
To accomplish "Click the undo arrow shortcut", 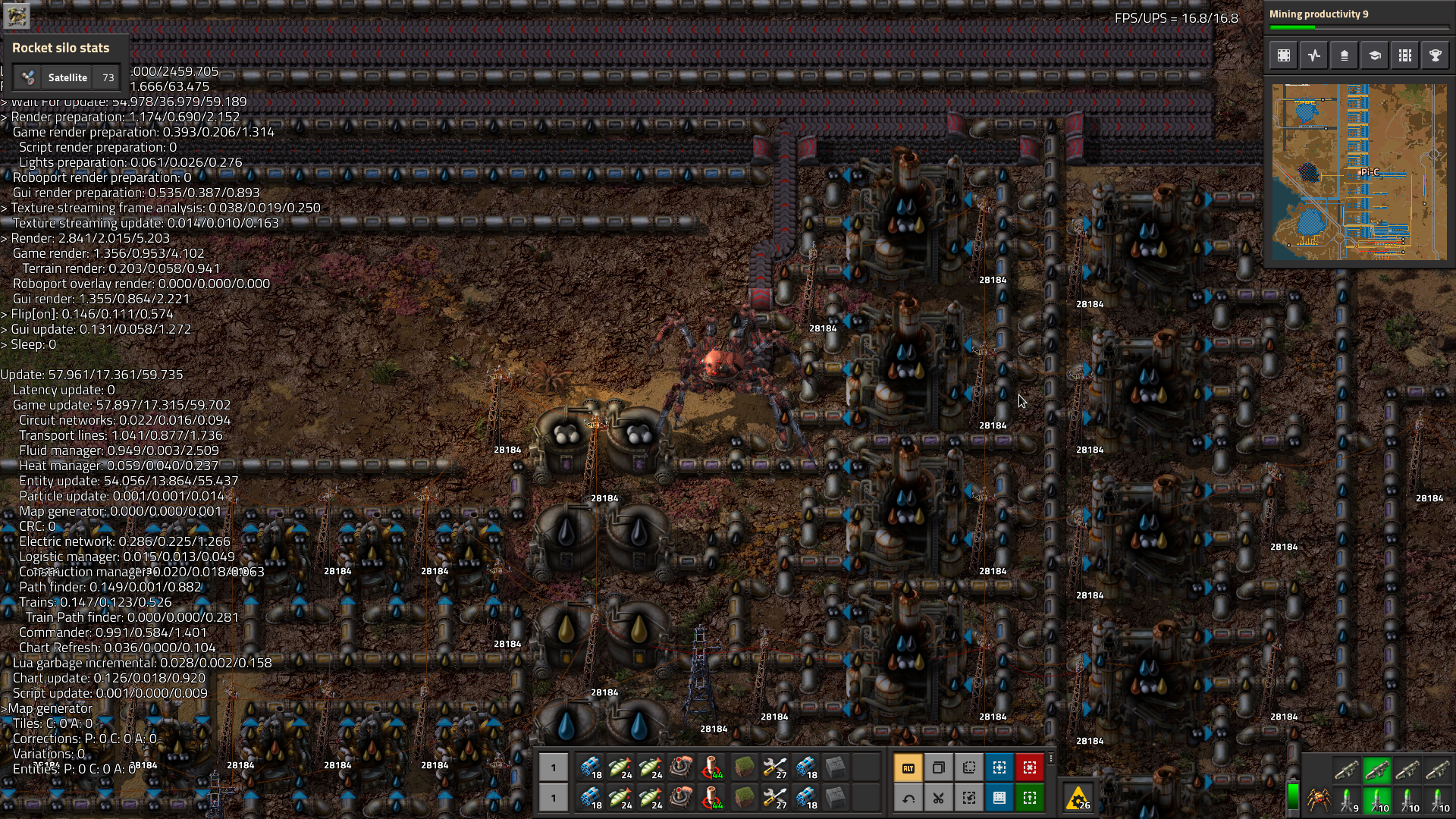I will coord(908,798).
